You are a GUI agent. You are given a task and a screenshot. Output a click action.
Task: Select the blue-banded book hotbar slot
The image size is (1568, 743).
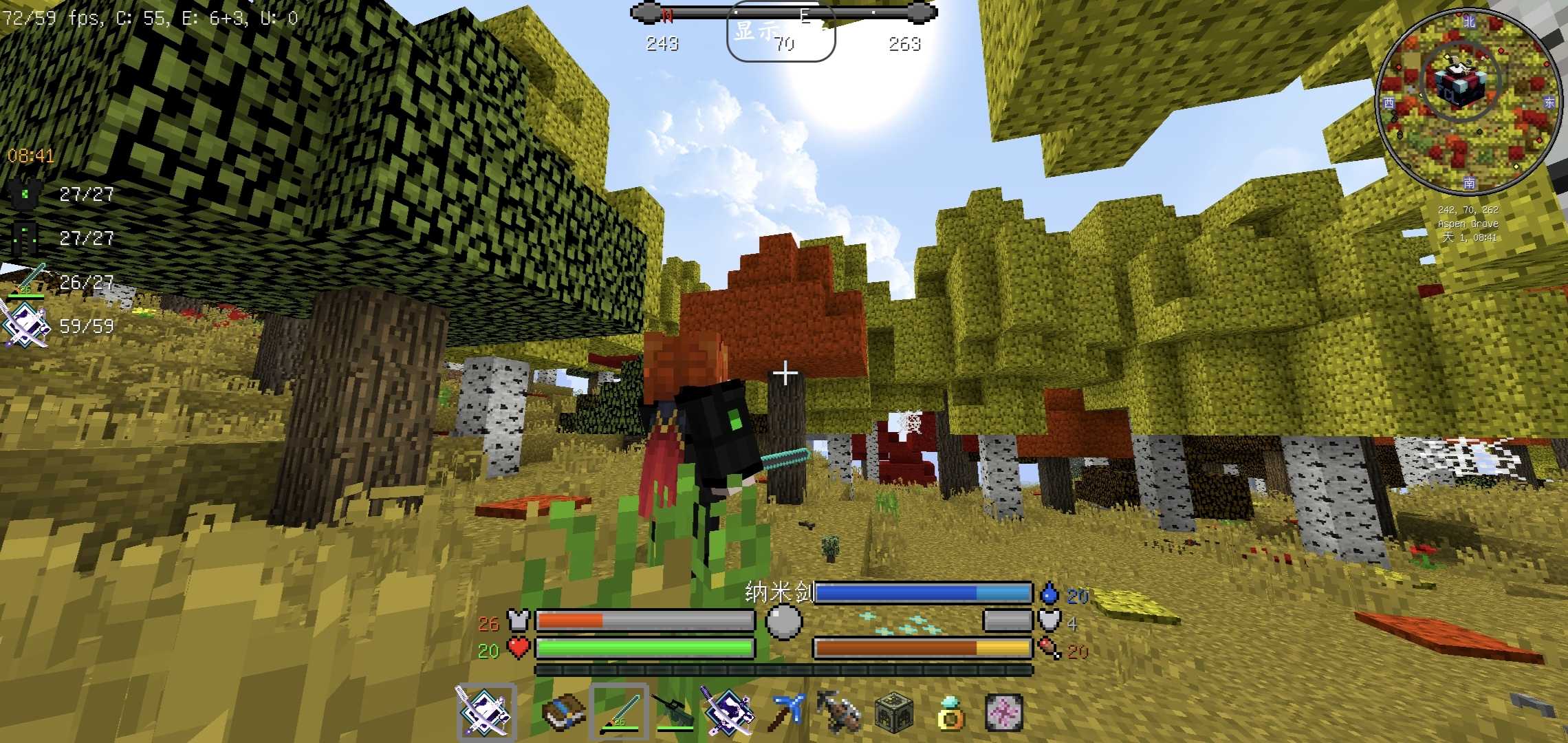click(564, 712)
